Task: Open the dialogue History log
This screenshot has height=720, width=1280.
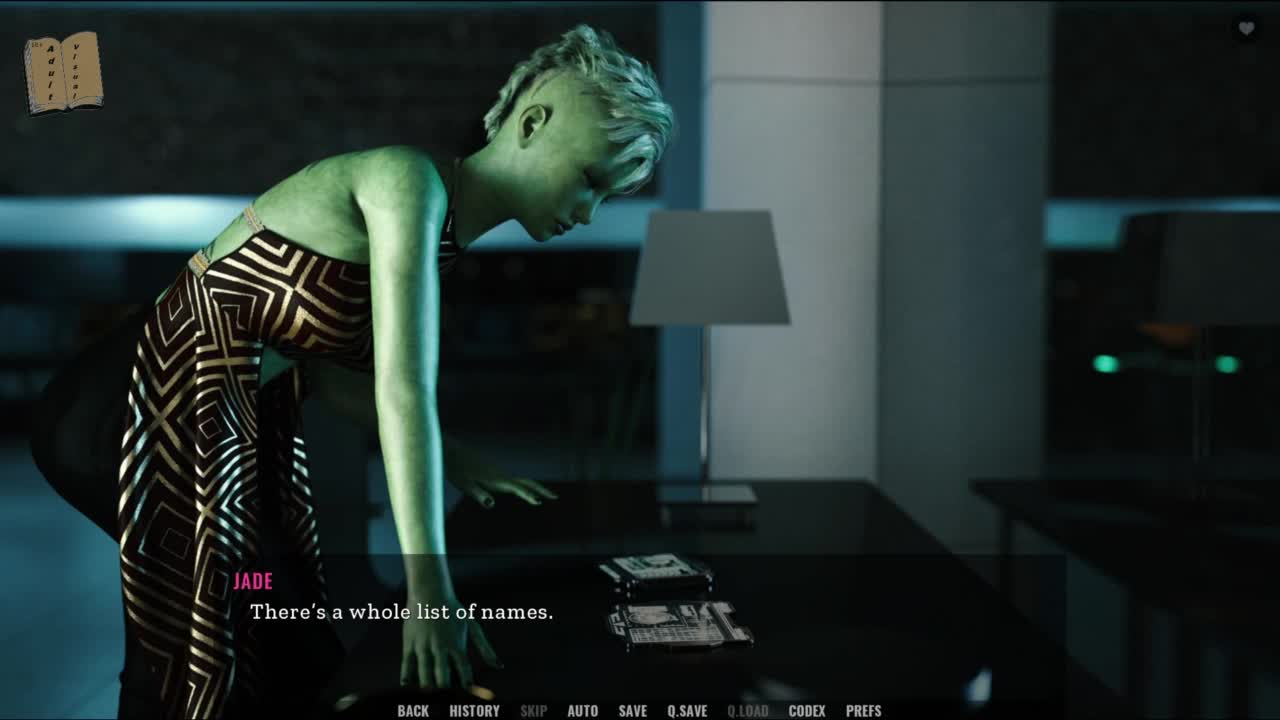Action: pyautogui.click(x=474, y=711)
